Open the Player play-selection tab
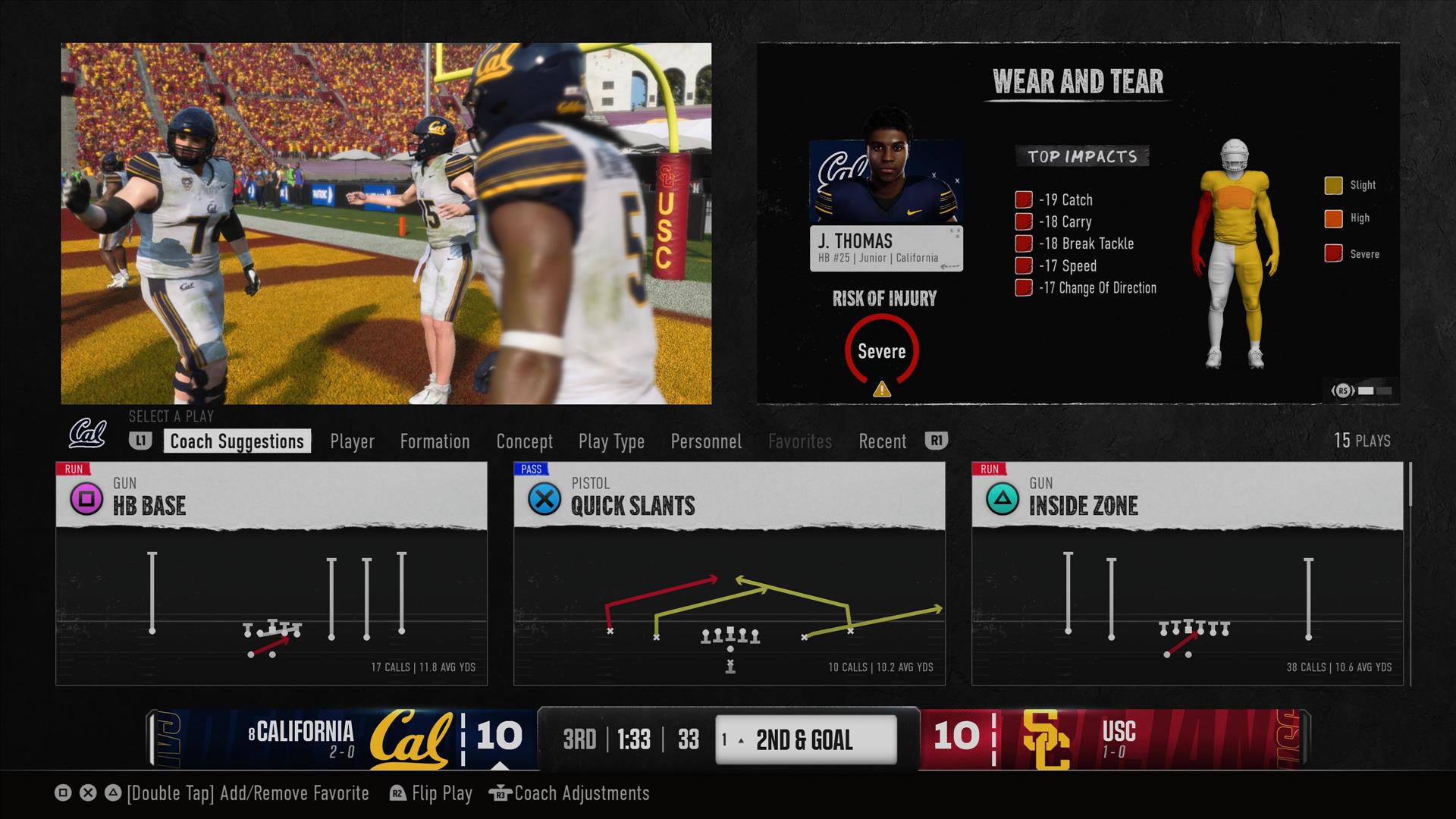 (352, 441)
